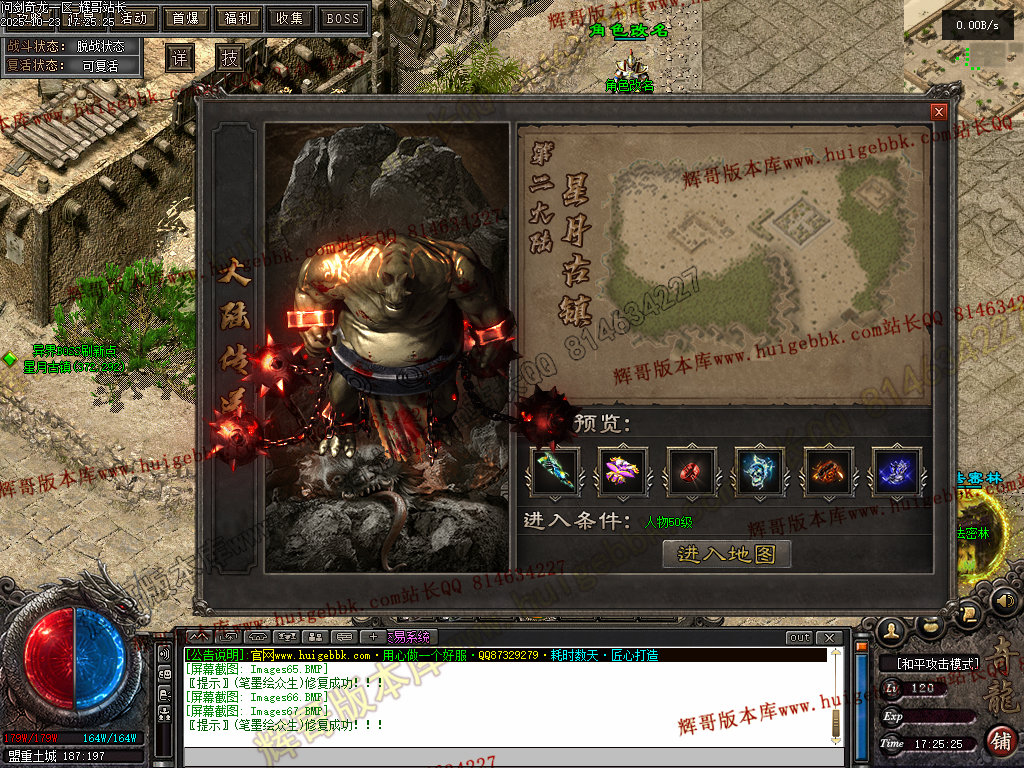Open the 福利 welfare menu
Screen dimensions: 1024x768
tap(237, 18)
